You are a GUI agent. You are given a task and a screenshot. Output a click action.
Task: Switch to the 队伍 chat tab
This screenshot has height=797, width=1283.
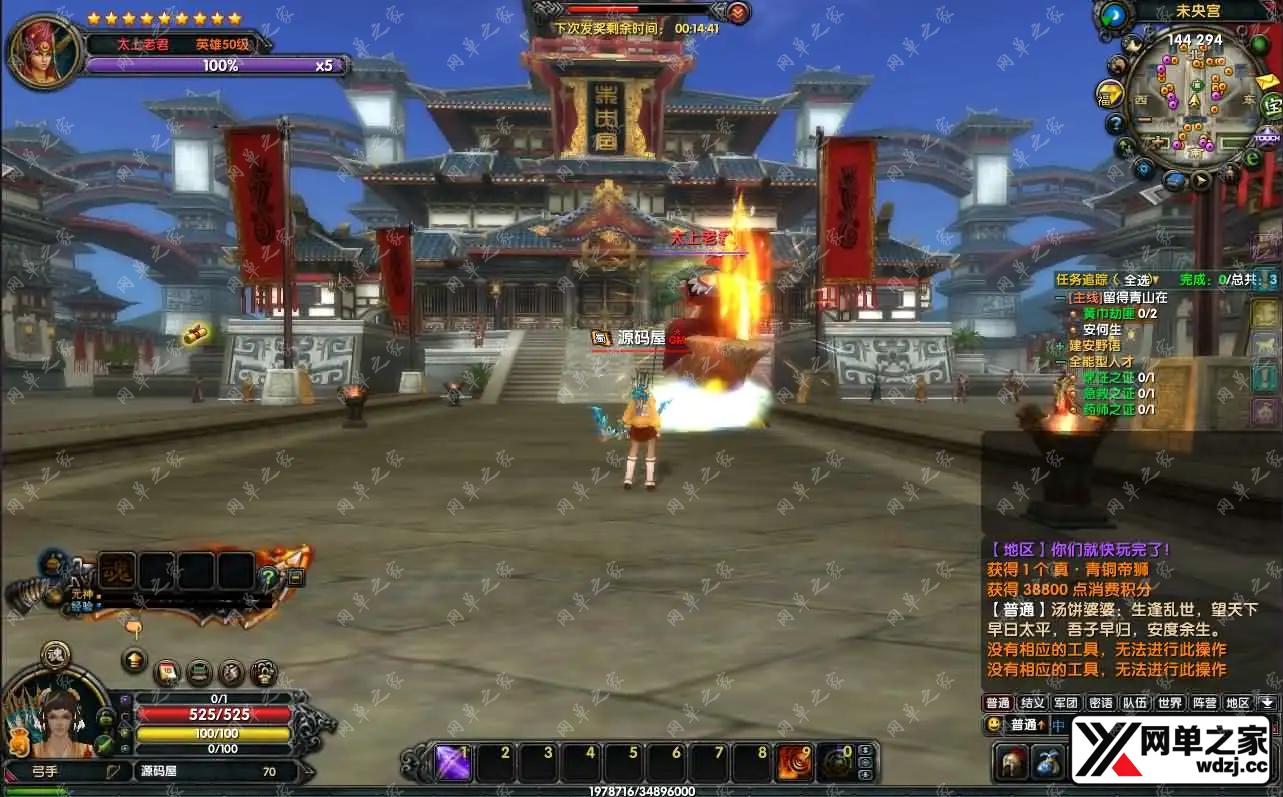point(1134,703)
